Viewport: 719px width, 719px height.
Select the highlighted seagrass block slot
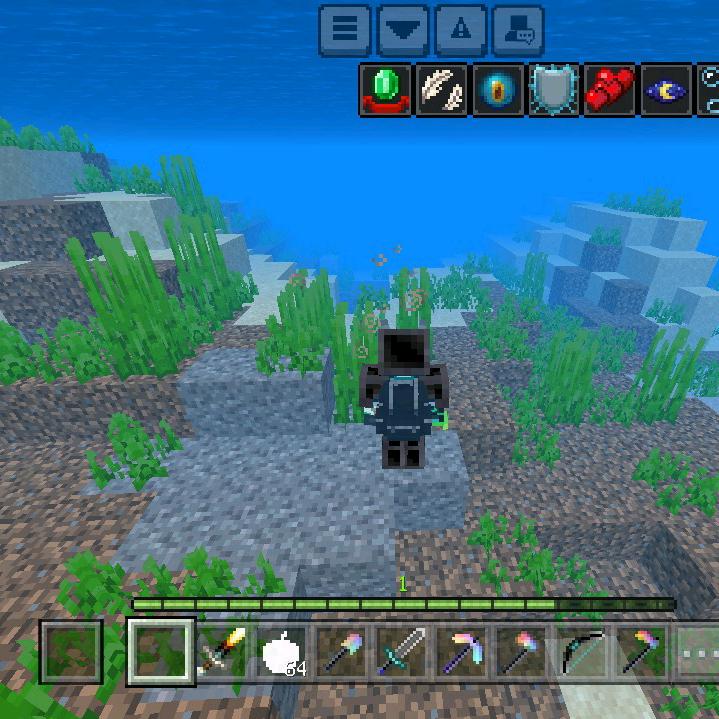tap(162, 652)
